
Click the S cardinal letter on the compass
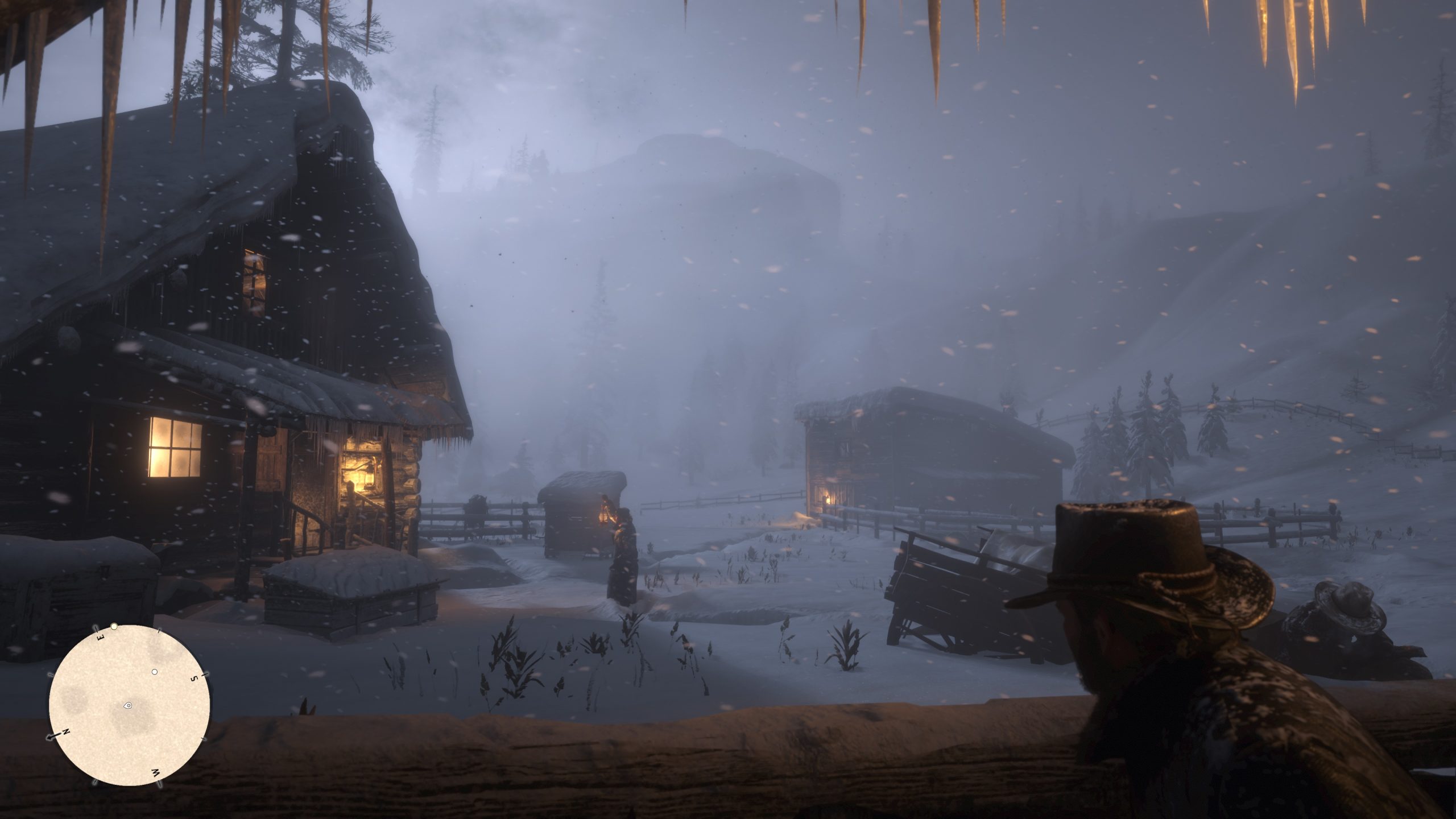point(194,678)
